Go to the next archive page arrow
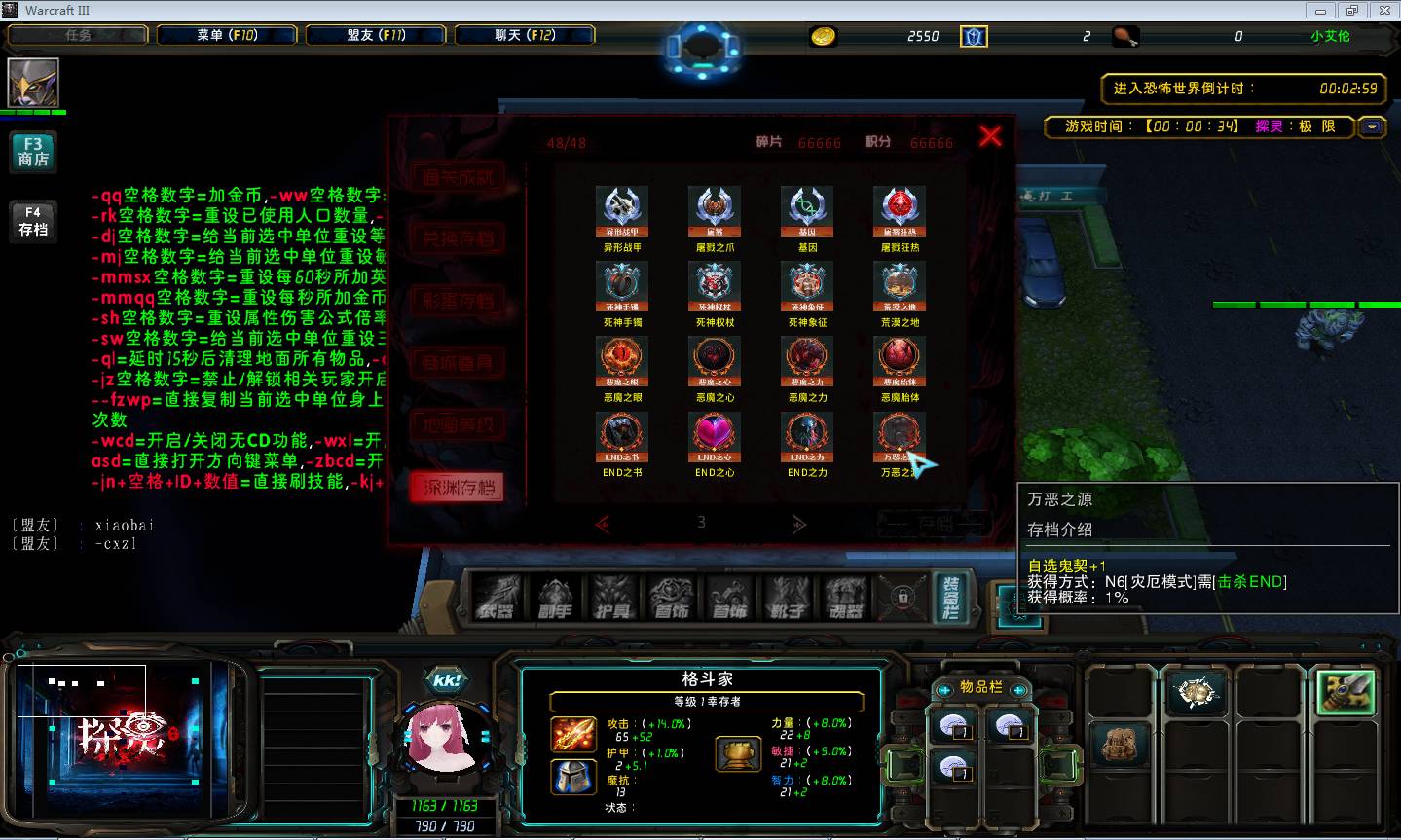Viewport: 1401px width, 840px height. [x=799, y=525]
